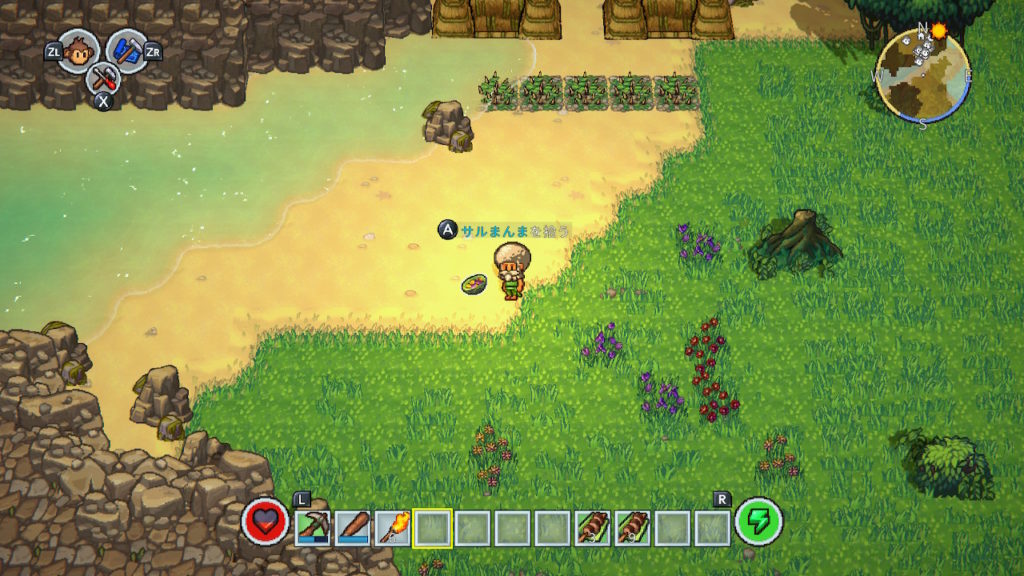Image resolution: width=1024 pixels, height=576 pixels.
Task: Open the hammer and screwdriver crafting icon
Action: pyautogui.click(x=102, y=78)
